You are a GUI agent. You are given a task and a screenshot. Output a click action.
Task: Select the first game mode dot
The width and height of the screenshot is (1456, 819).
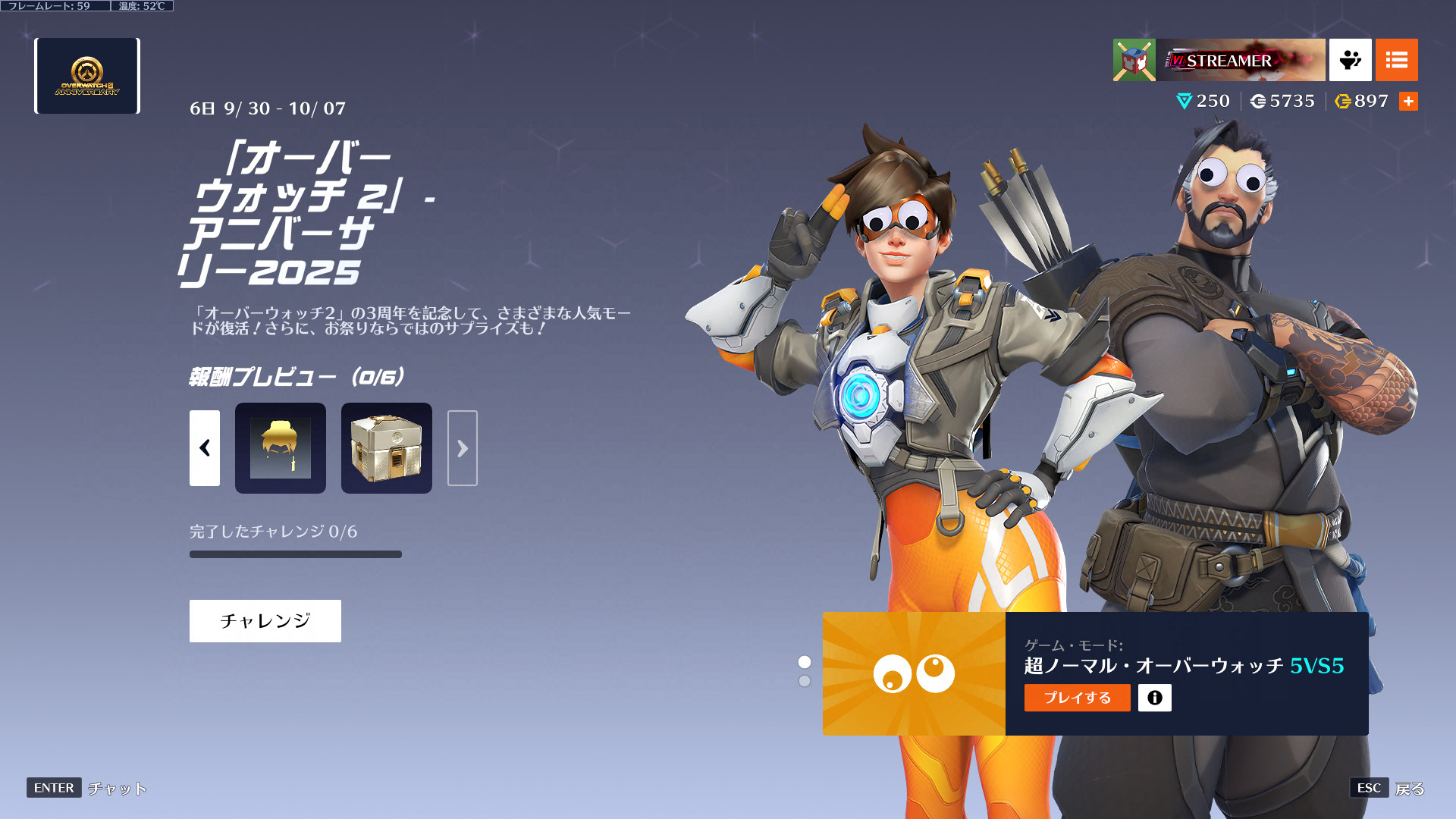point(805,662)
